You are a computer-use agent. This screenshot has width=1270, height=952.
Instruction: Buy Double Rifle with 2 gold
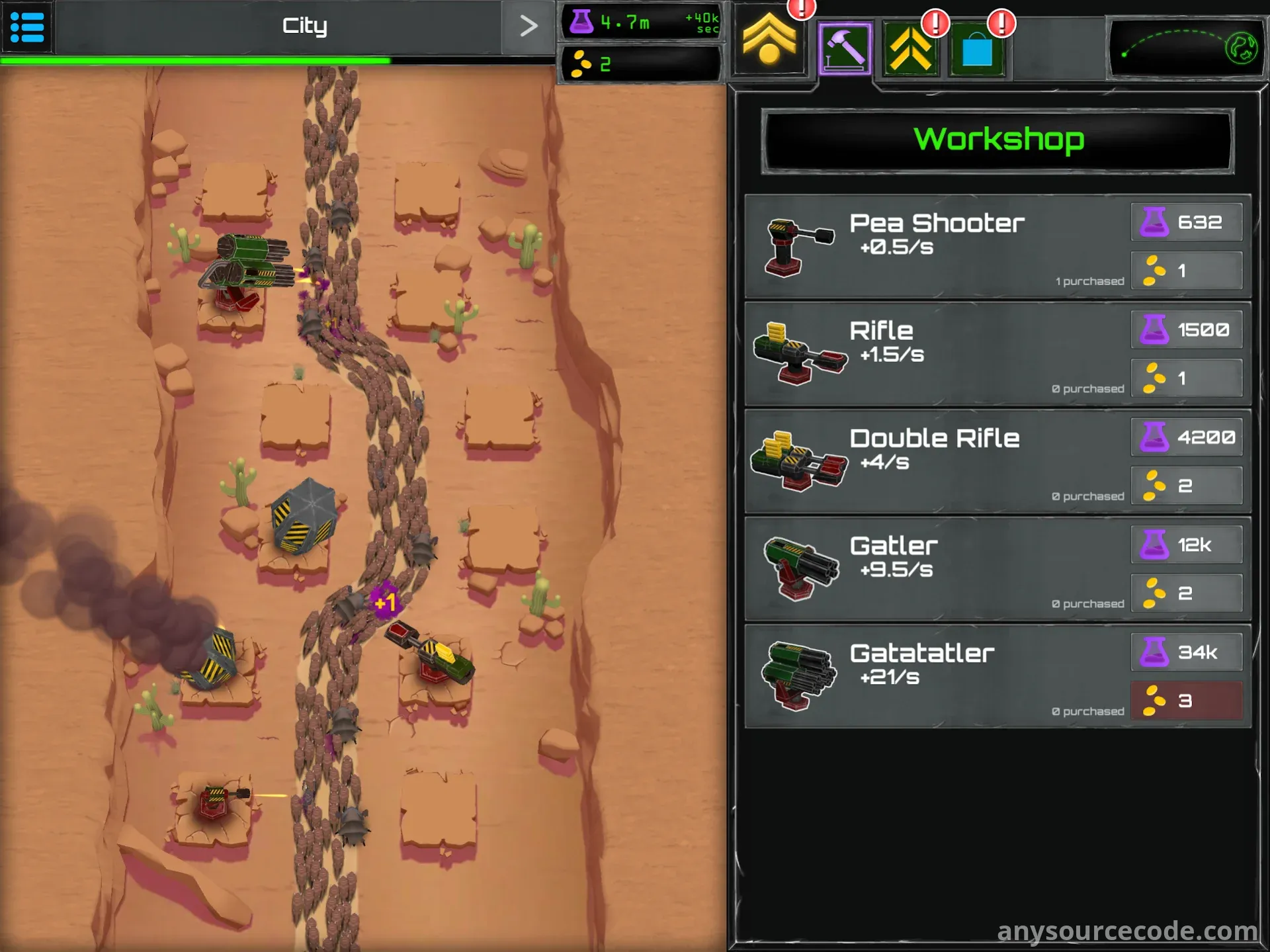[1187, 486]
